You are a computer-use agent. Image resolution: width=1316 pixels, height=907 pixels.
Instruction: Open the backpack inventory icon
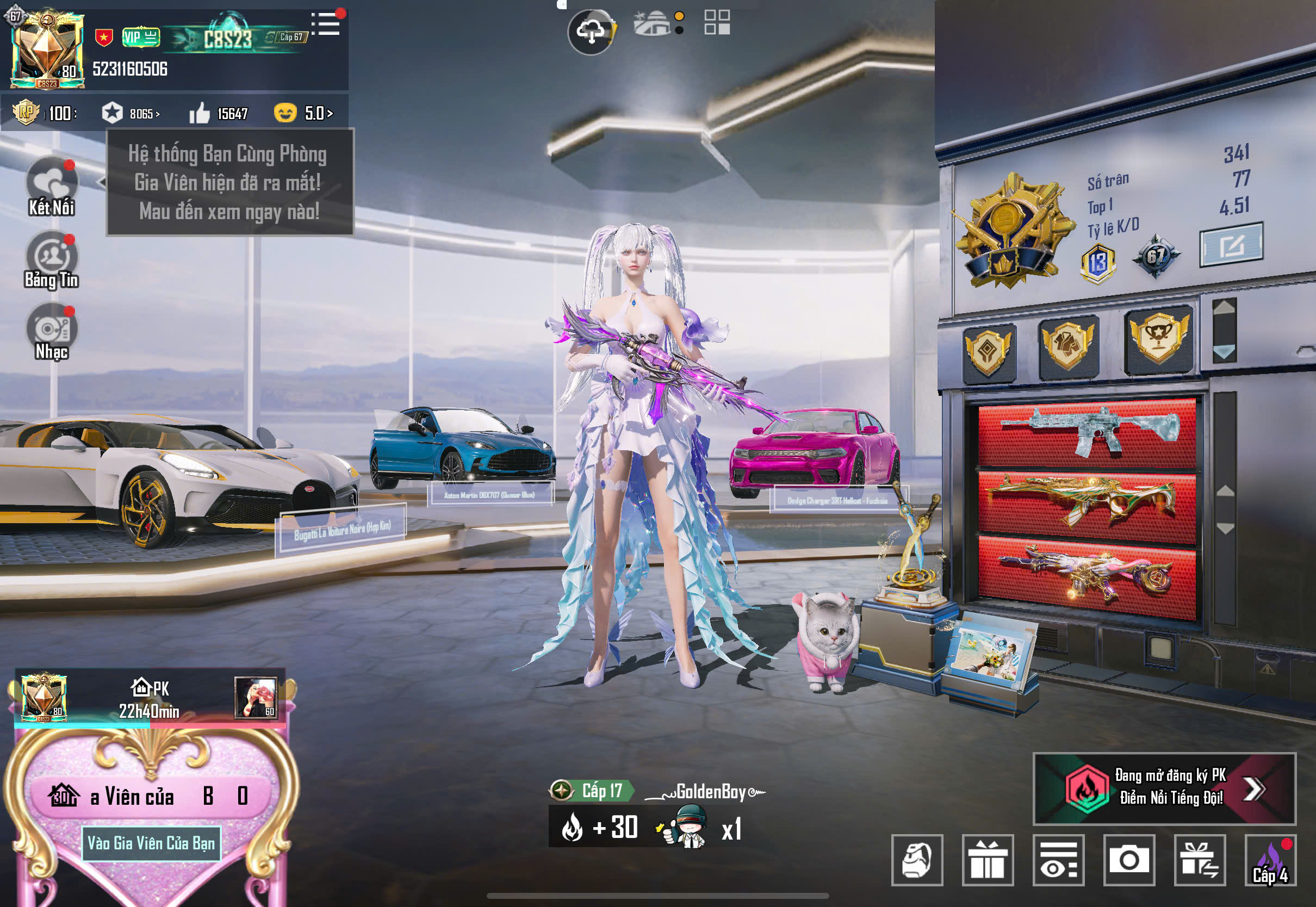click(916, 860)
